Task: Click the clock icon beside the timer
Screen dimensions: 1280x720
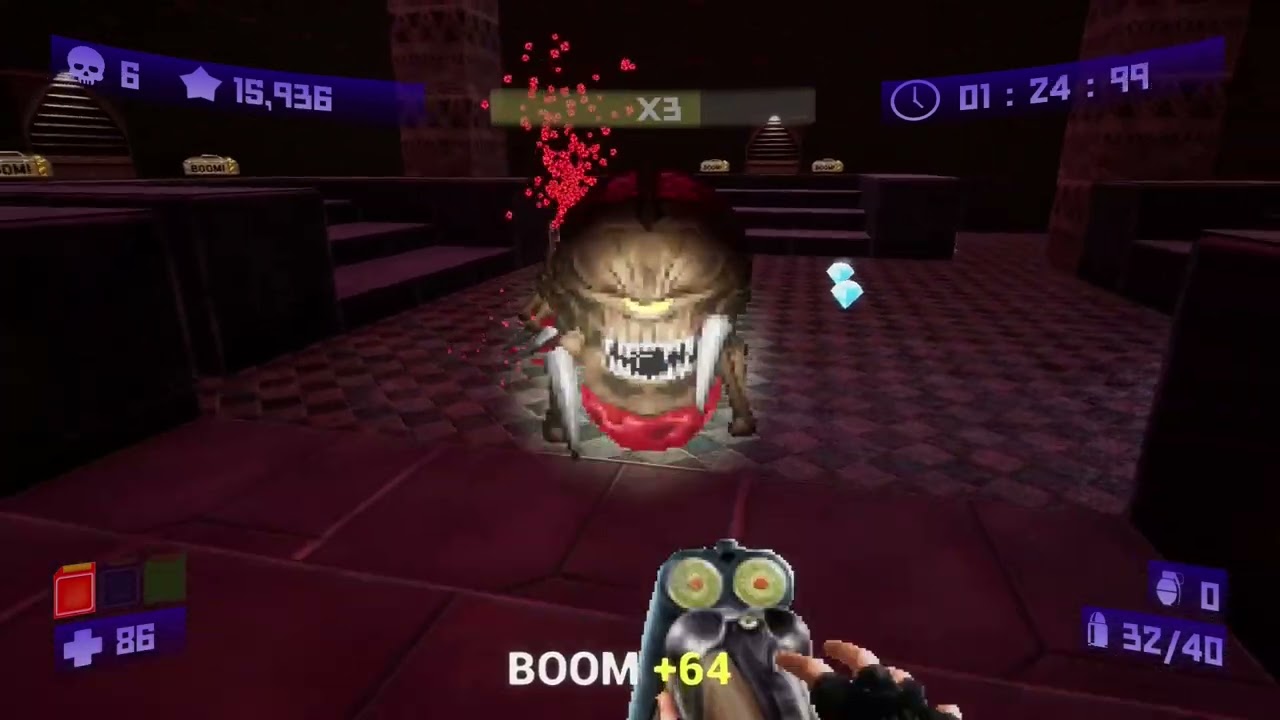Action: 913,98
